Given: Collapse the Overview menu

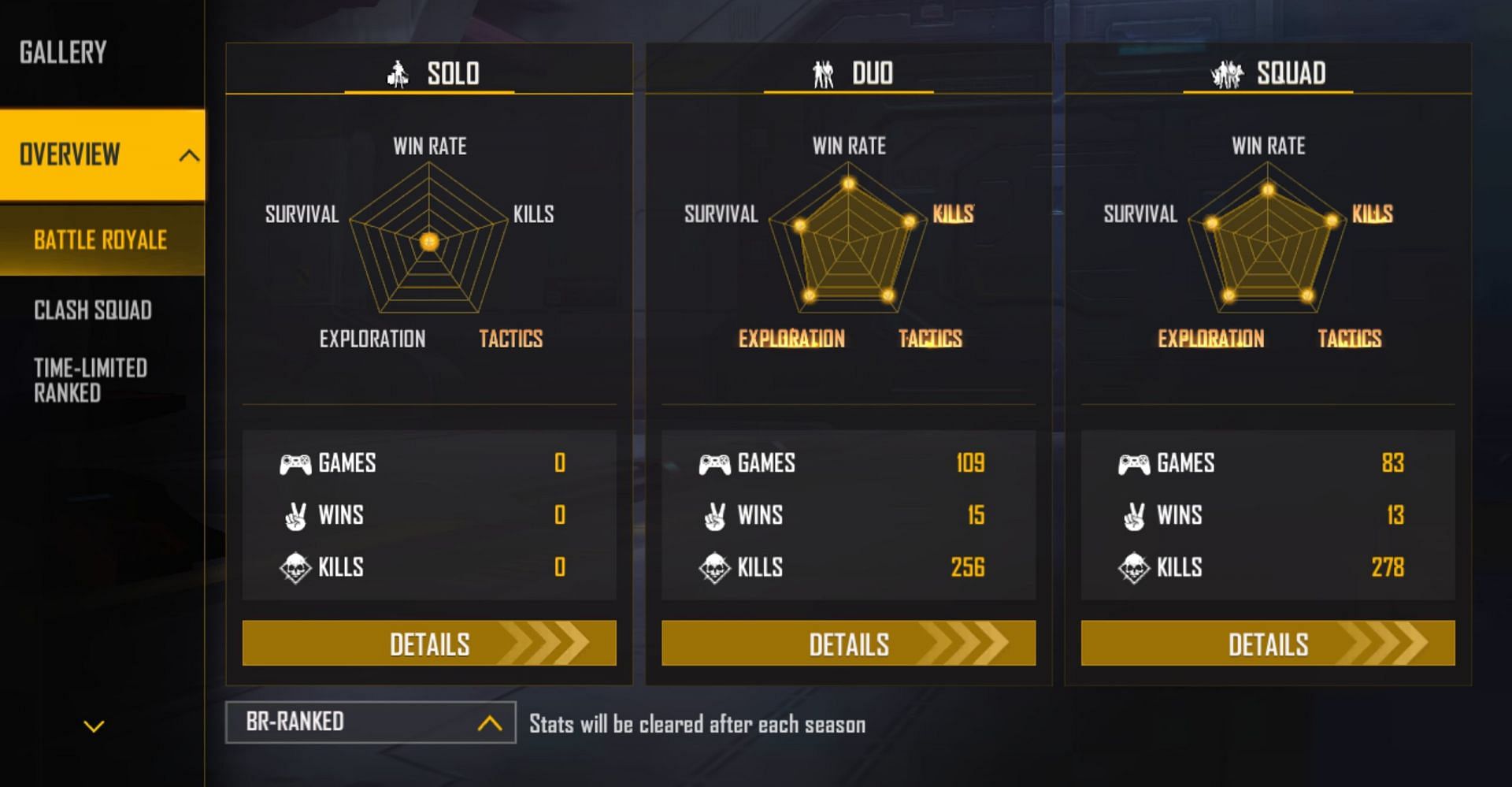Looking at the screenshot, I should tap(188, 155).
